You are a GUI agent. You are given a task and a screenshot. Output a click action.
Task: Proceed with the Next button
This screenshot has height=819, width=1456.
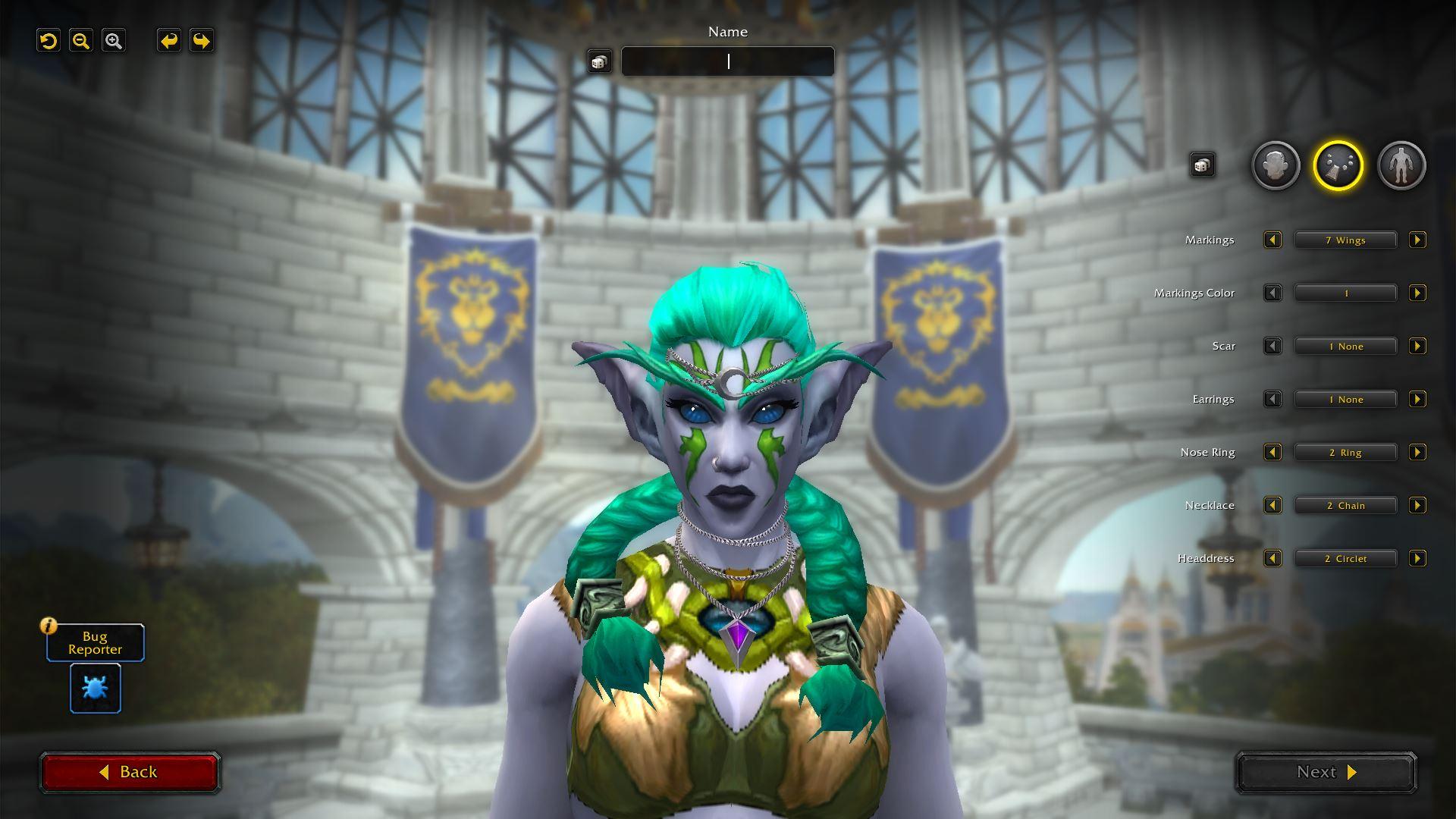coord(1326,772)
